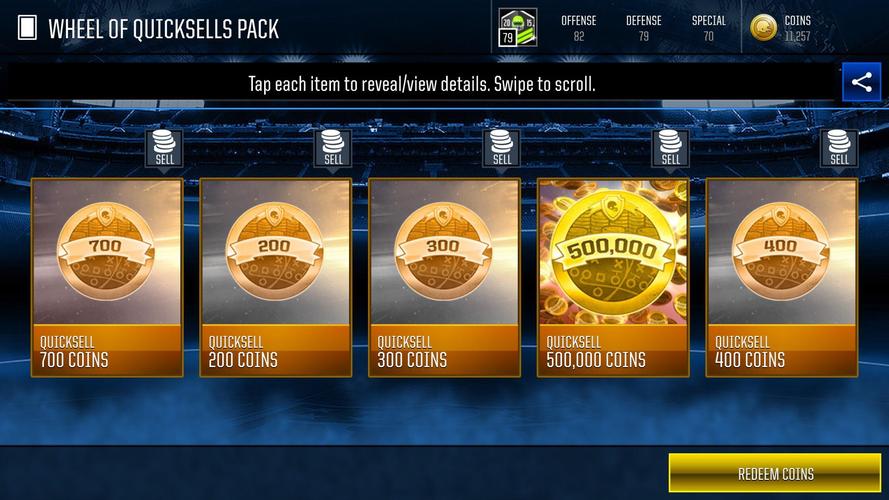Open the share menu
This screenshot has height=500, width=889.
861,83
